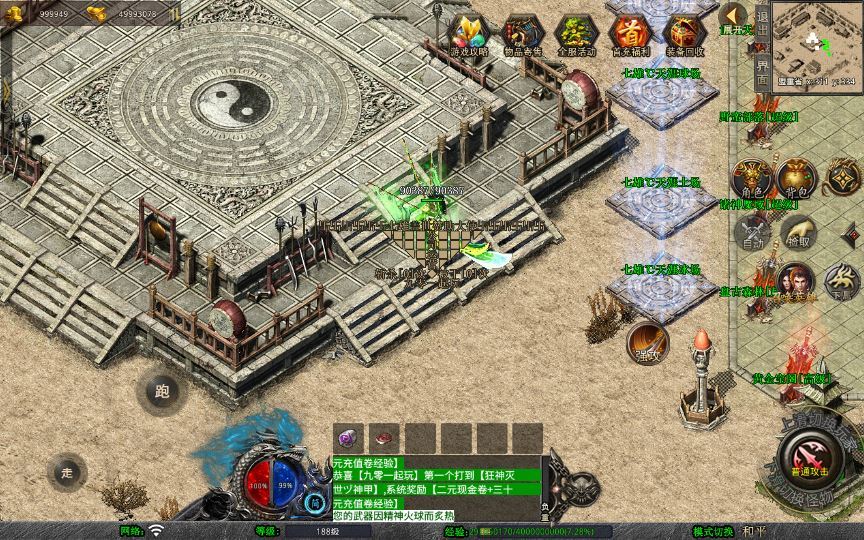Tap the 拾取 pick-up hand button
The width and height of the screenshot is (864, 540).
pyautogui.click(x=799, y=233)
